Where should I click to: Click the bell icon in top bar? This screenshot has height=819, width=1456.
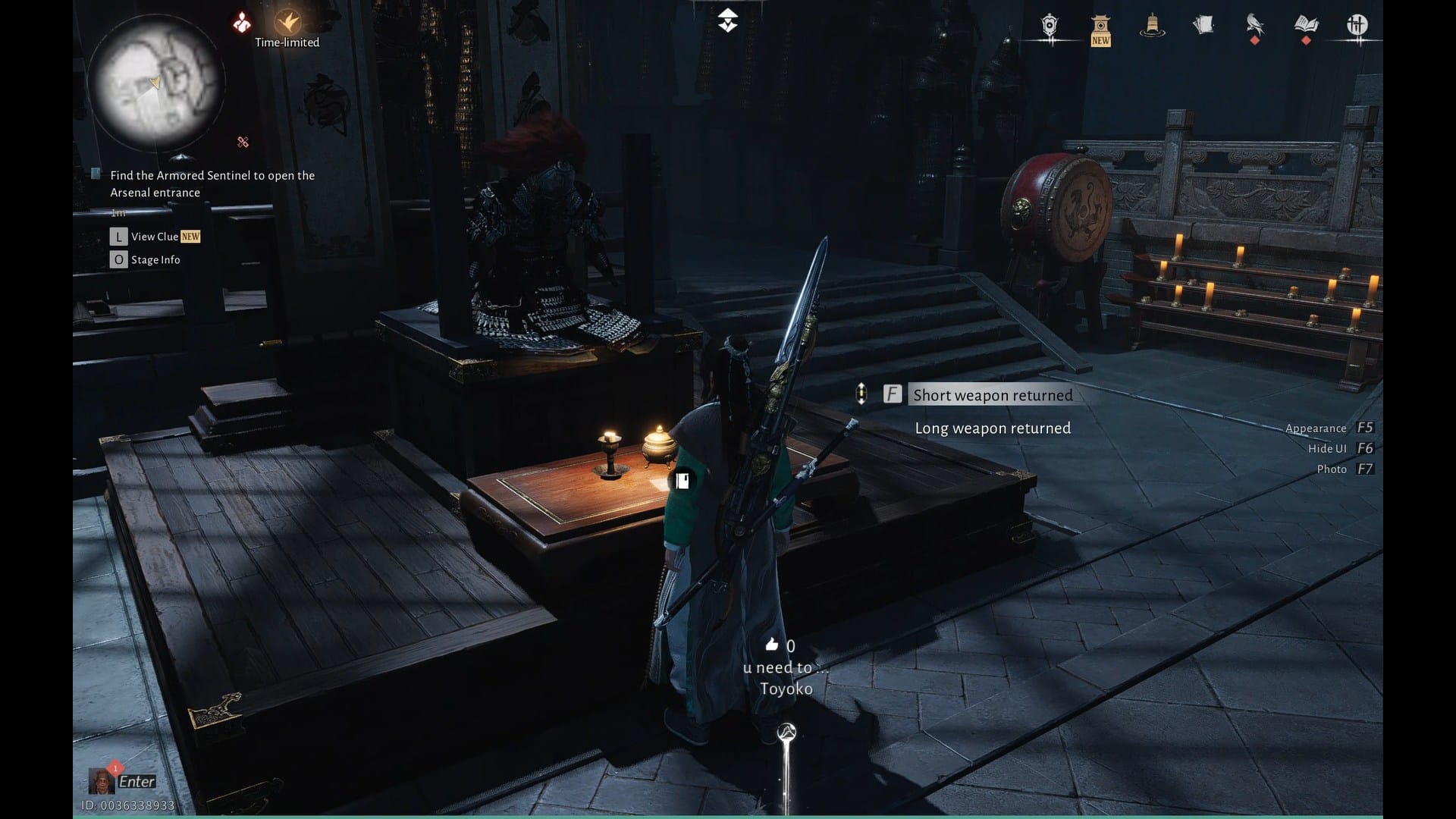point(1152,26)
